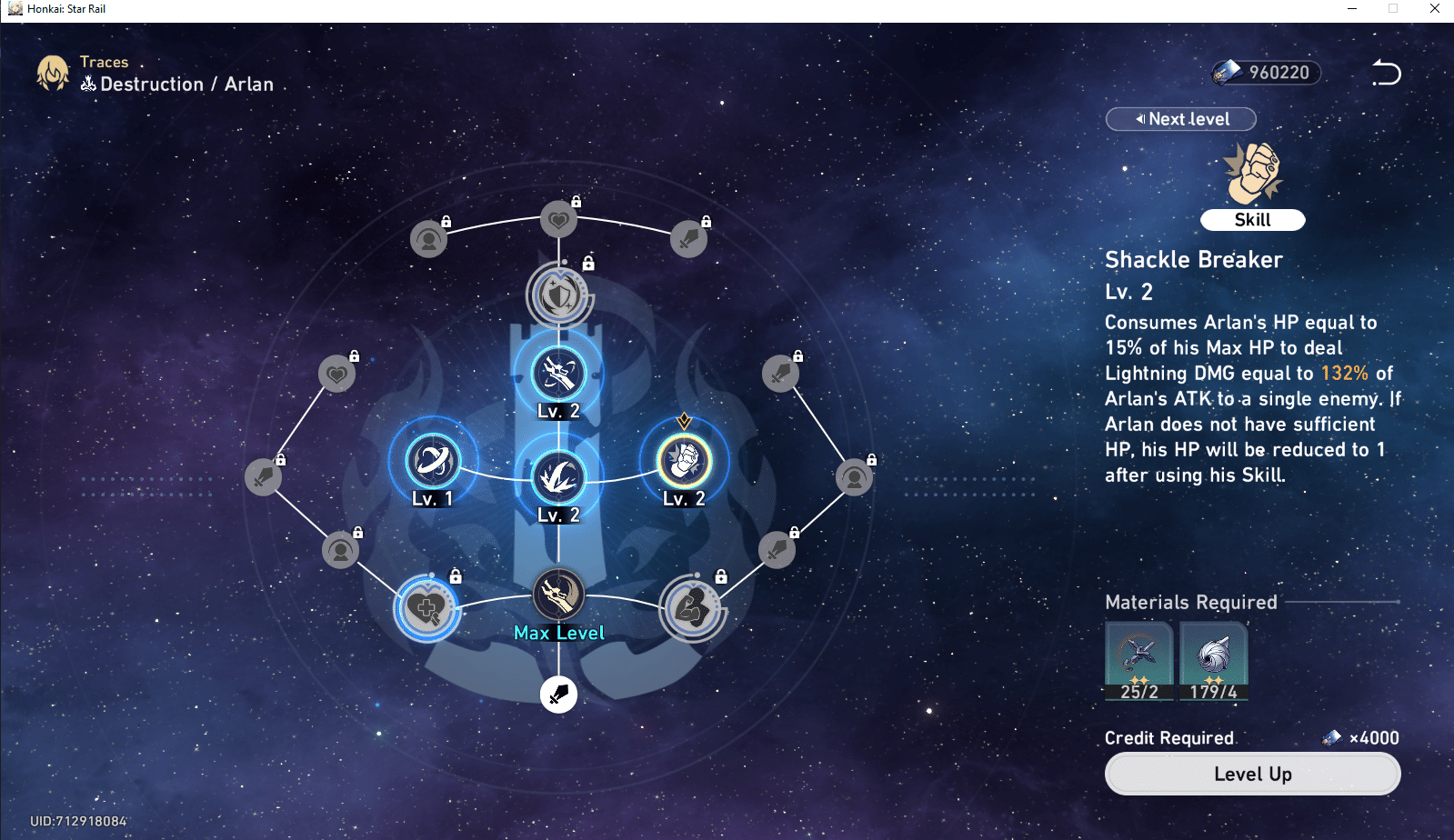Viewport: 1454px width, 840px height.
Task: Click the locked sword stat node on the right
Action: tap(780, 373)
